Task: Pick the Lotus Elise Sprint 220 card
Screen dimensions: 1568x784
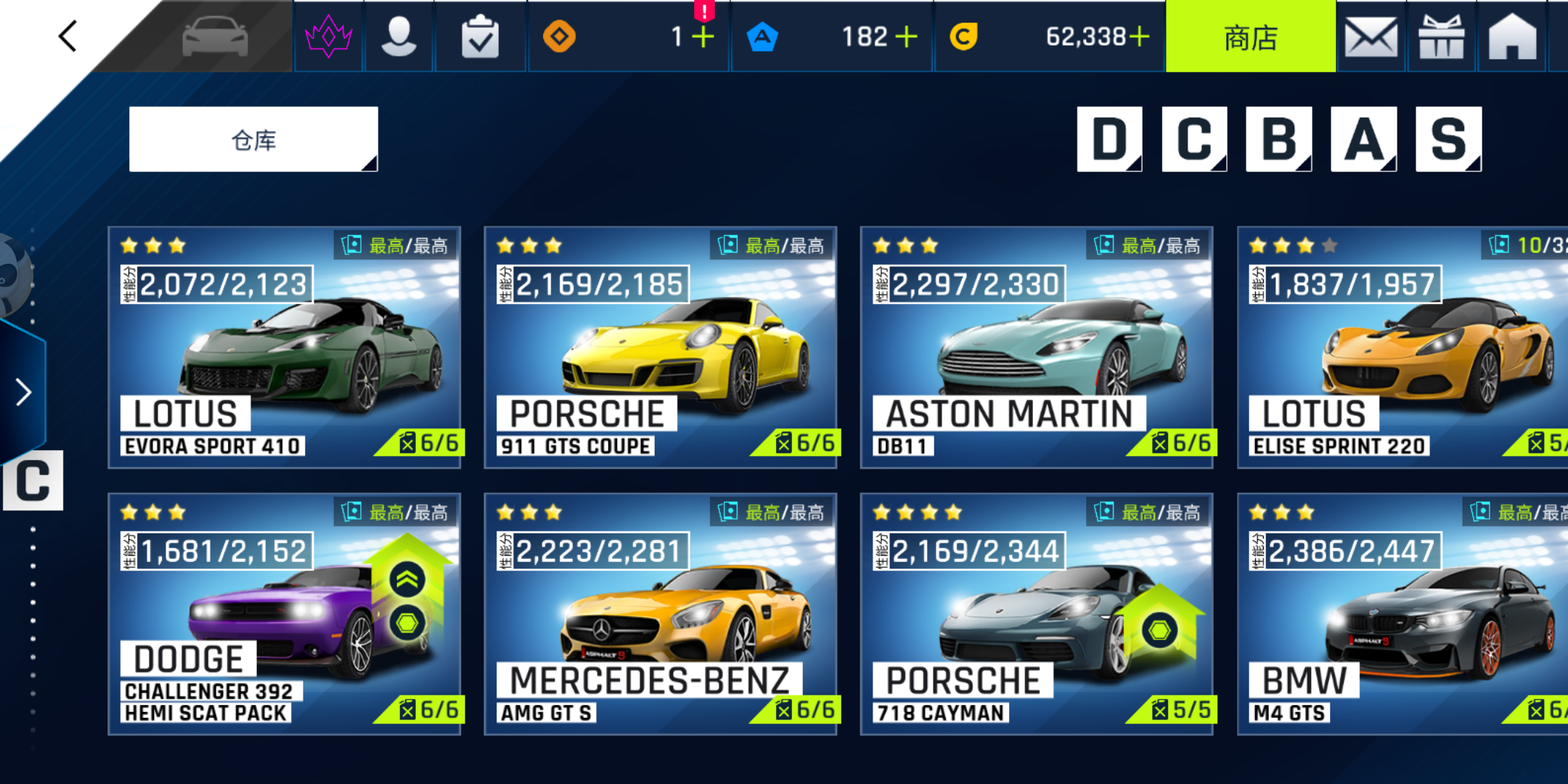Action: pos(1402,348)
